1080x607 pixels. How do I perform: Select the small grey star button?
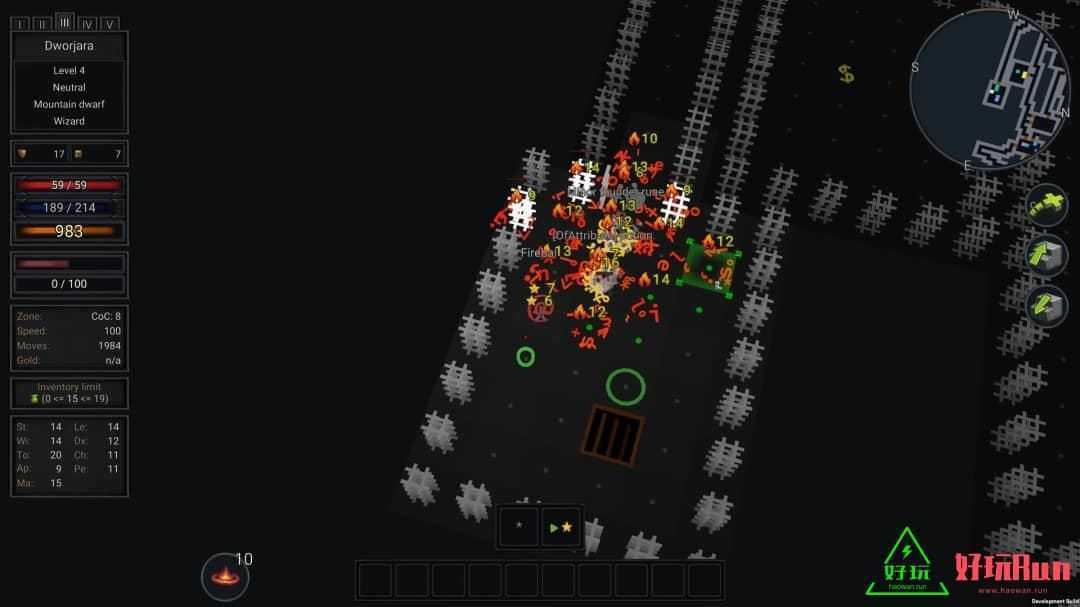coord(519,526)
